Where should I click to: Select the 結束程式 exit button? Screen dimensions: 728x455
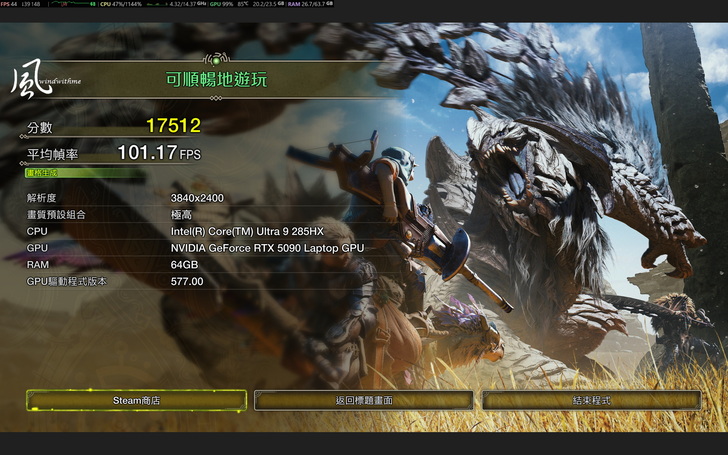pyautogui.click(x=591, y=400)
